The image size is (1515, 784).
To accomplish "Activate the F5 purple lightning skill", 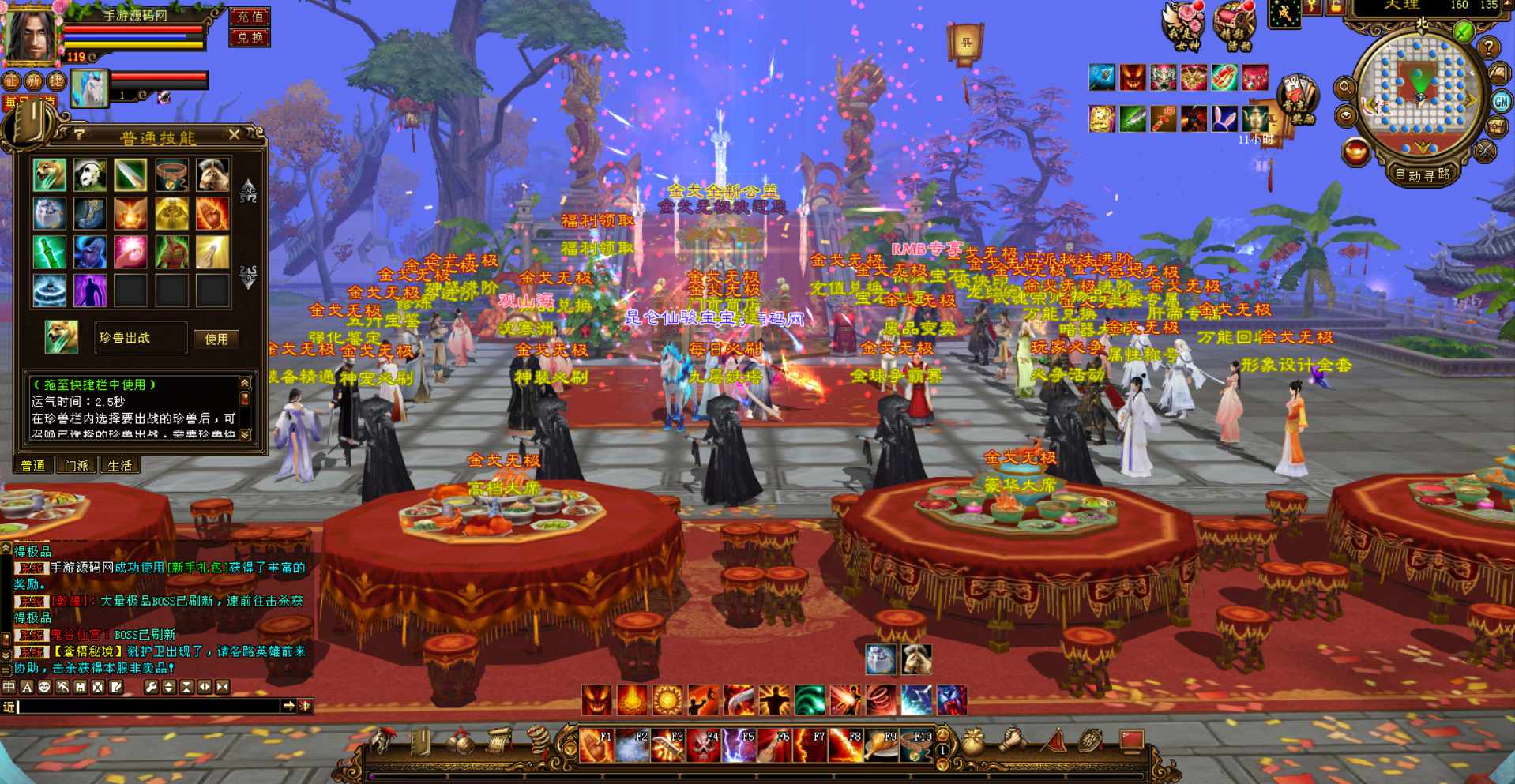I will (x=738, y=746).
